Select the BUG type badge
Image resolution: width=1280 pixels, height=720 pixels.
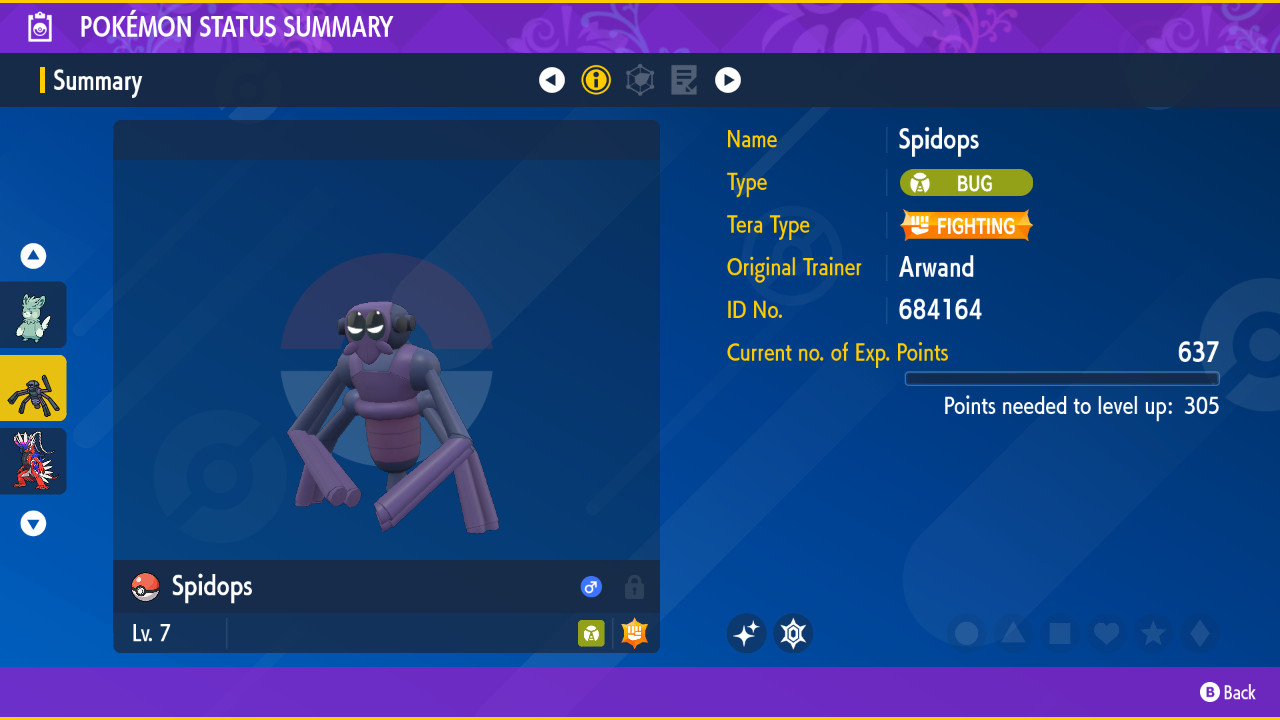point(966,183)
